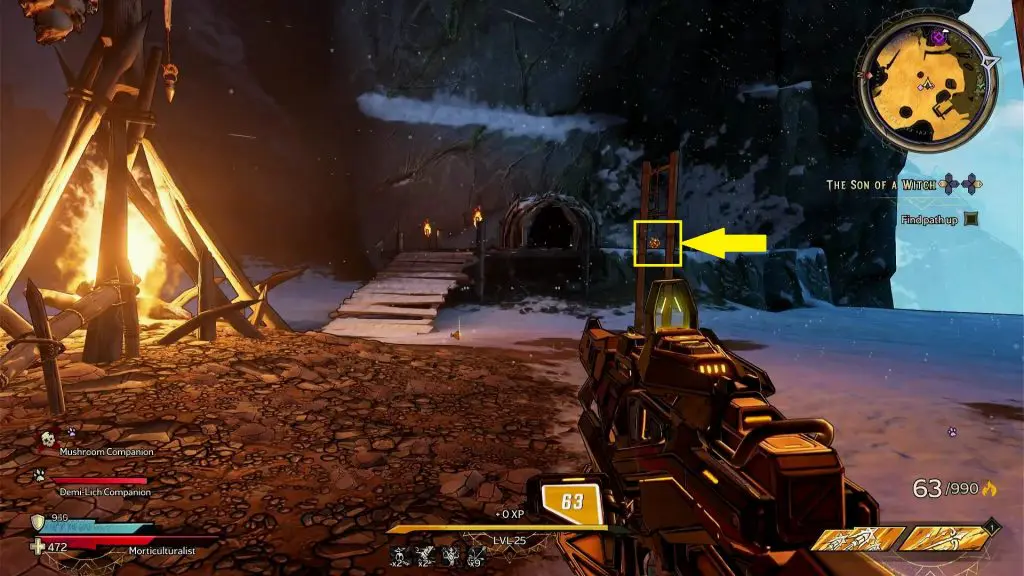This screenshot has width=1024, height=576.
Task: Click the health cross icon
Action: click(38, 546)
